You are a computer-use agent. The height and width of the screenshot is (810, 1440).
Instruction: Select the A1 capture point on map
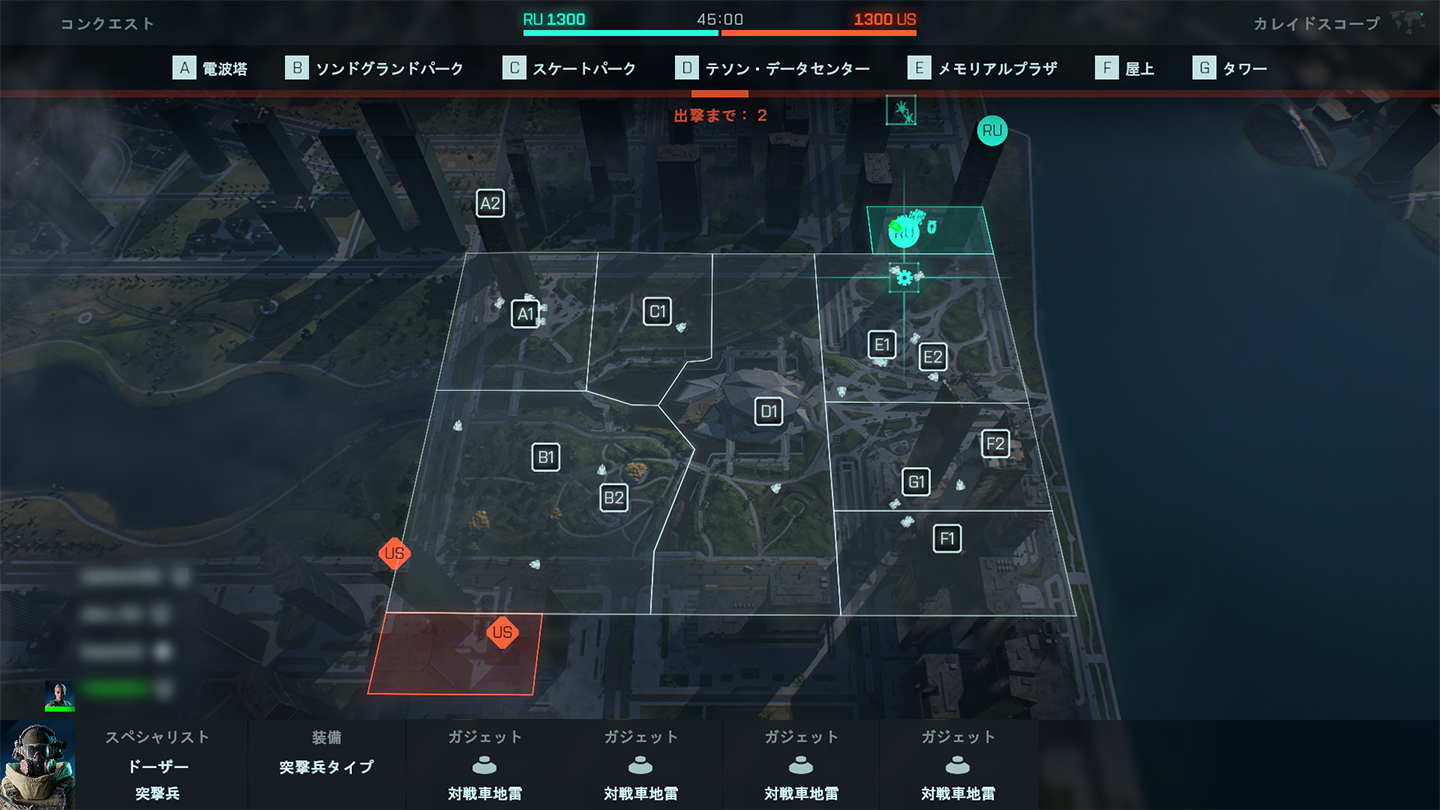[525, 314]
